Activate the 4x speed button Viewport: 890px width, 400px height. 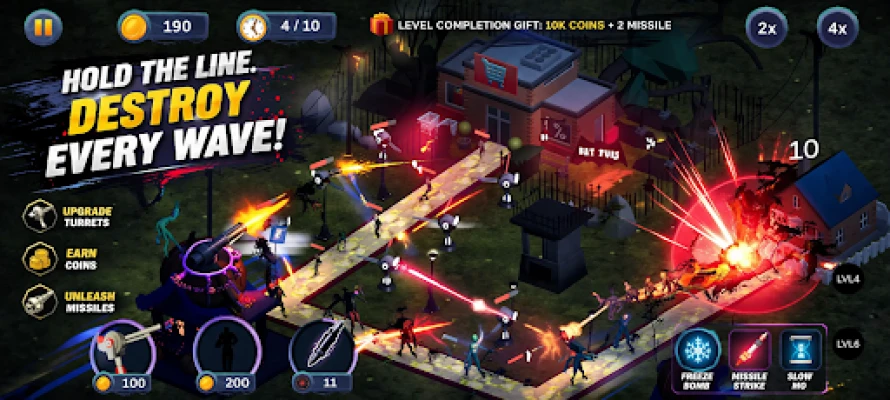point(837,28)
